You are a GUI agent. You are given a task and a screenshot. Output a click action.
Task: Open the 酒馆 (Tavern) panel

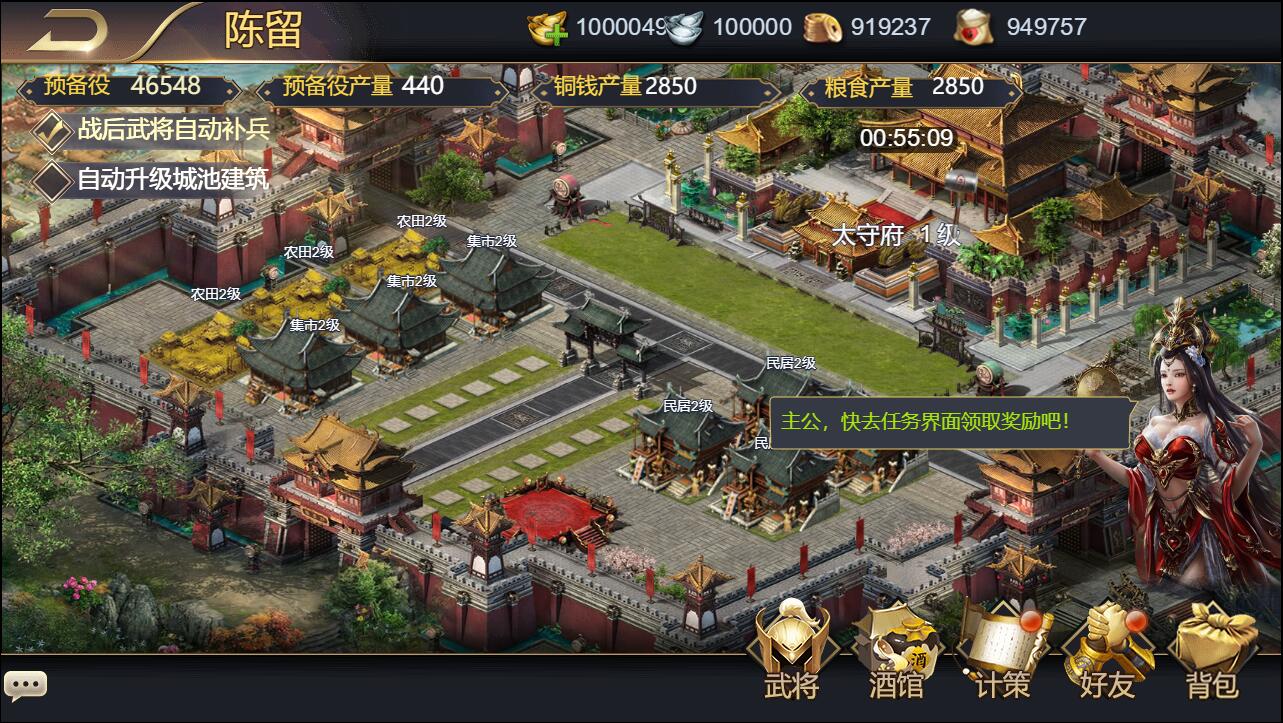point(896,650)
